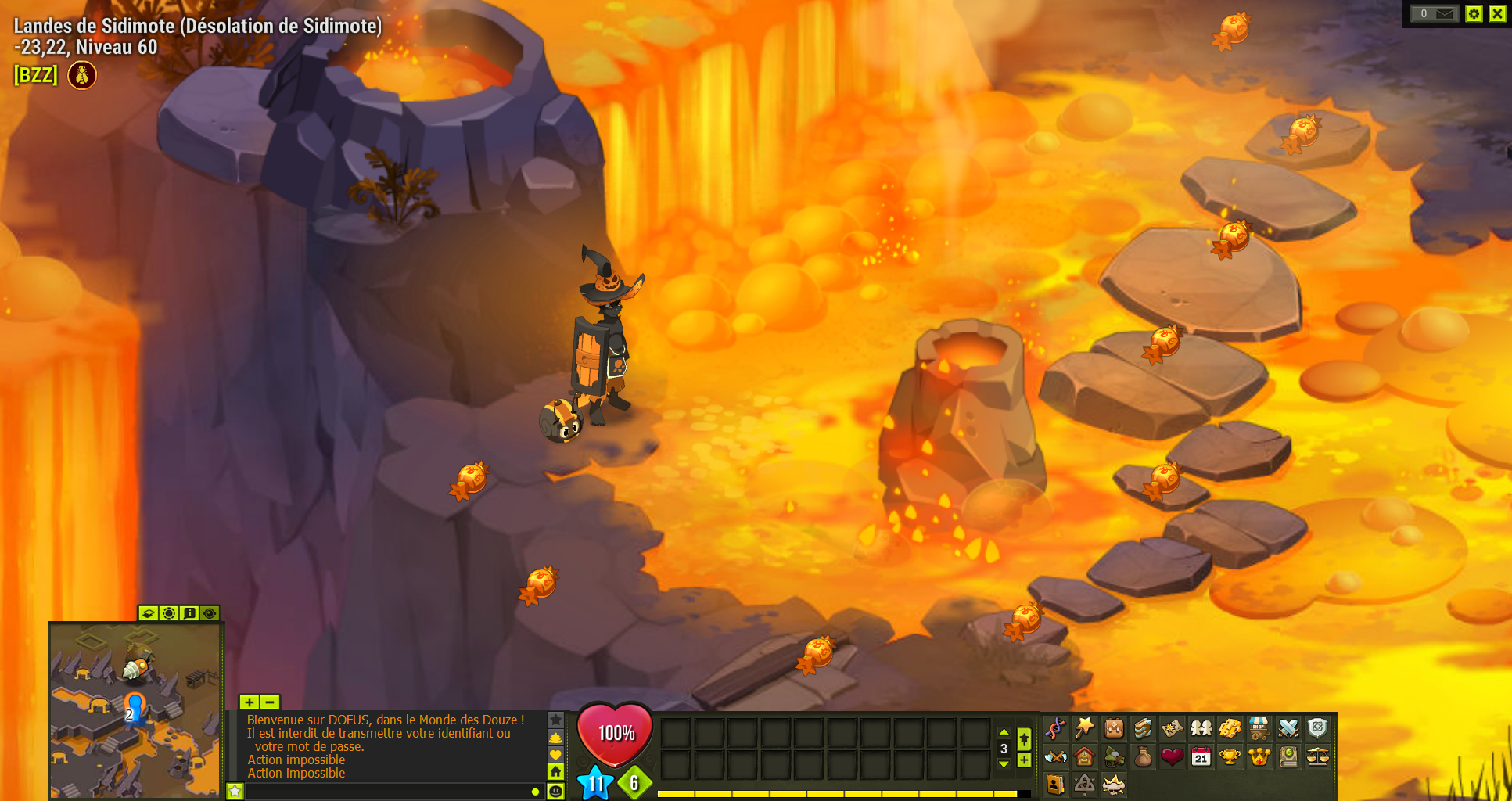Open the shop cart icon

pyautogui.click(x=1259, y=729)
